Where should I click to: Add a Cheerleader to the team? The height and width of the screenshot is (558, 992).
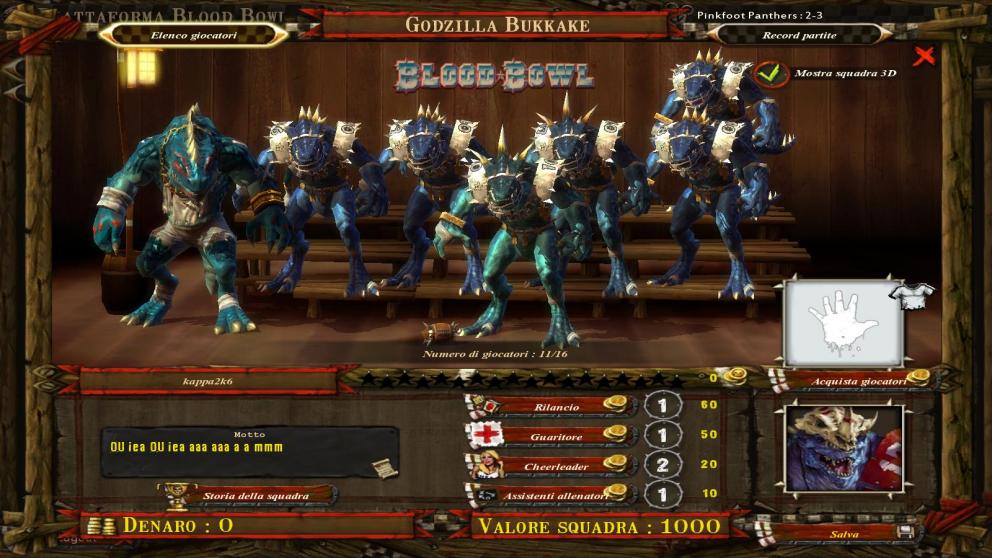coord(556,465)
